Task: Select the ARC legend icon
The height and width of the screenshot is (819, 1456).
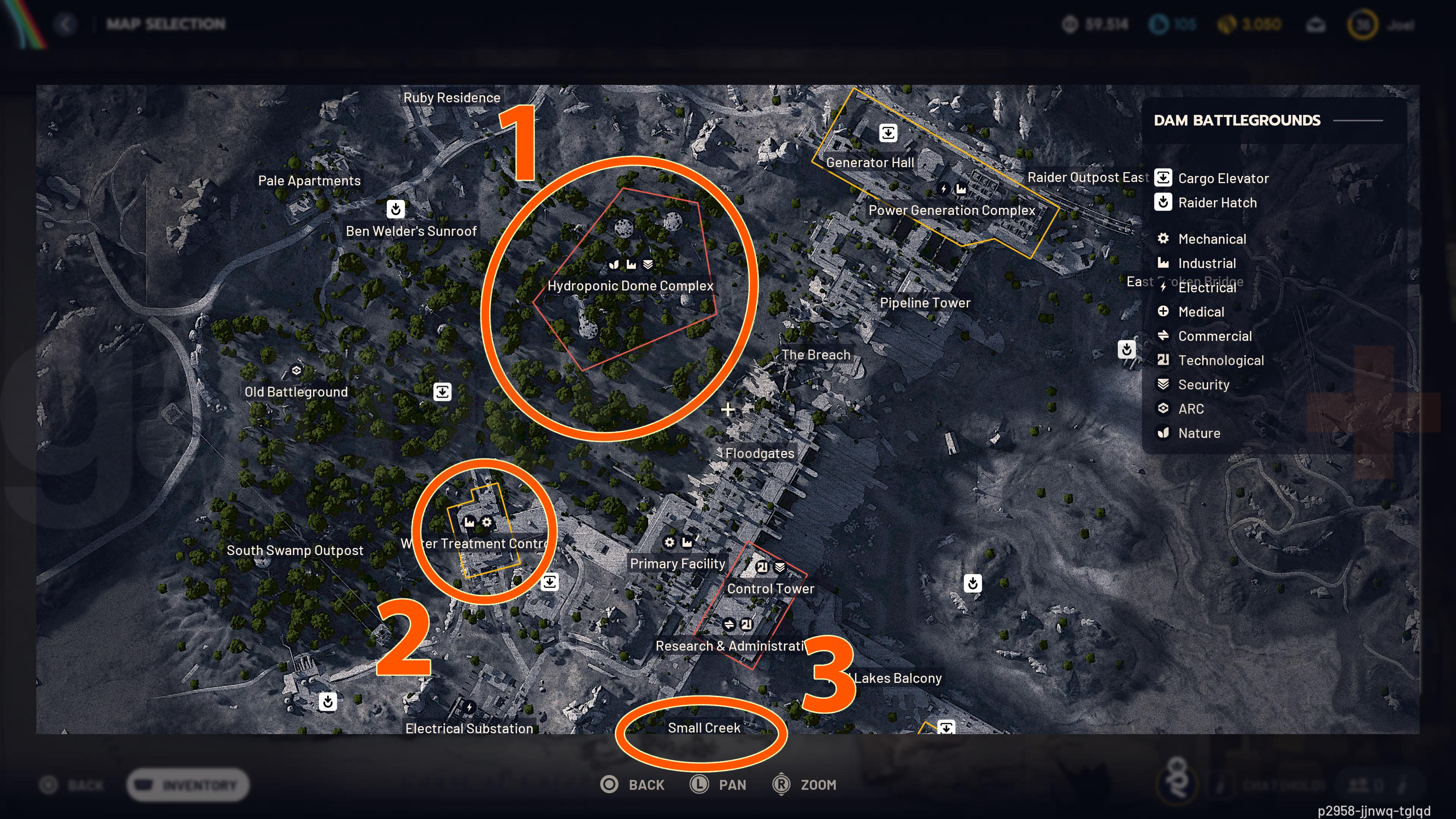Action: click(x=1163, y=408)
